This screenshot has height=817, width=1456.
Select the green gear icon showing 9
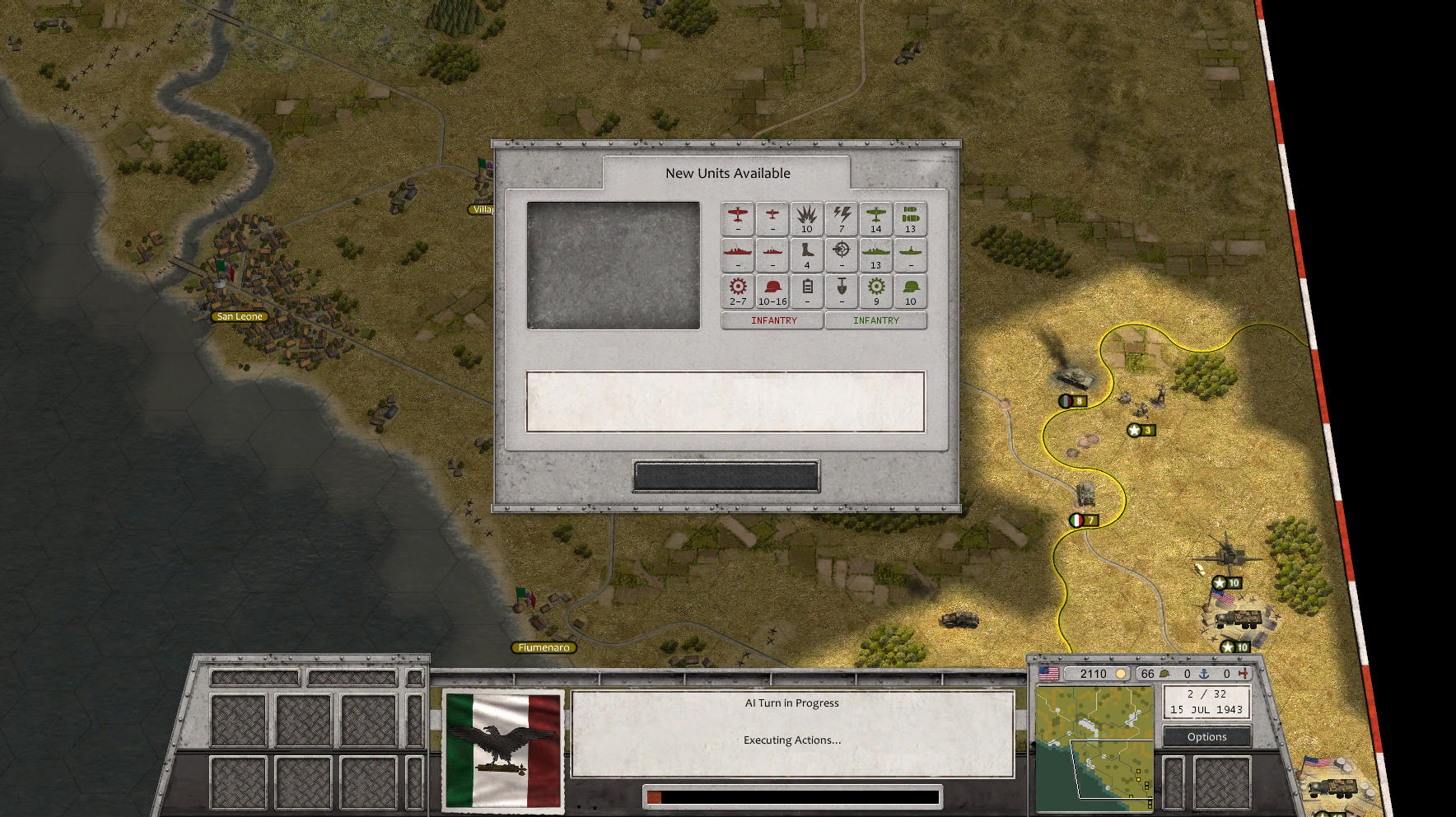(x=876, y=289)
